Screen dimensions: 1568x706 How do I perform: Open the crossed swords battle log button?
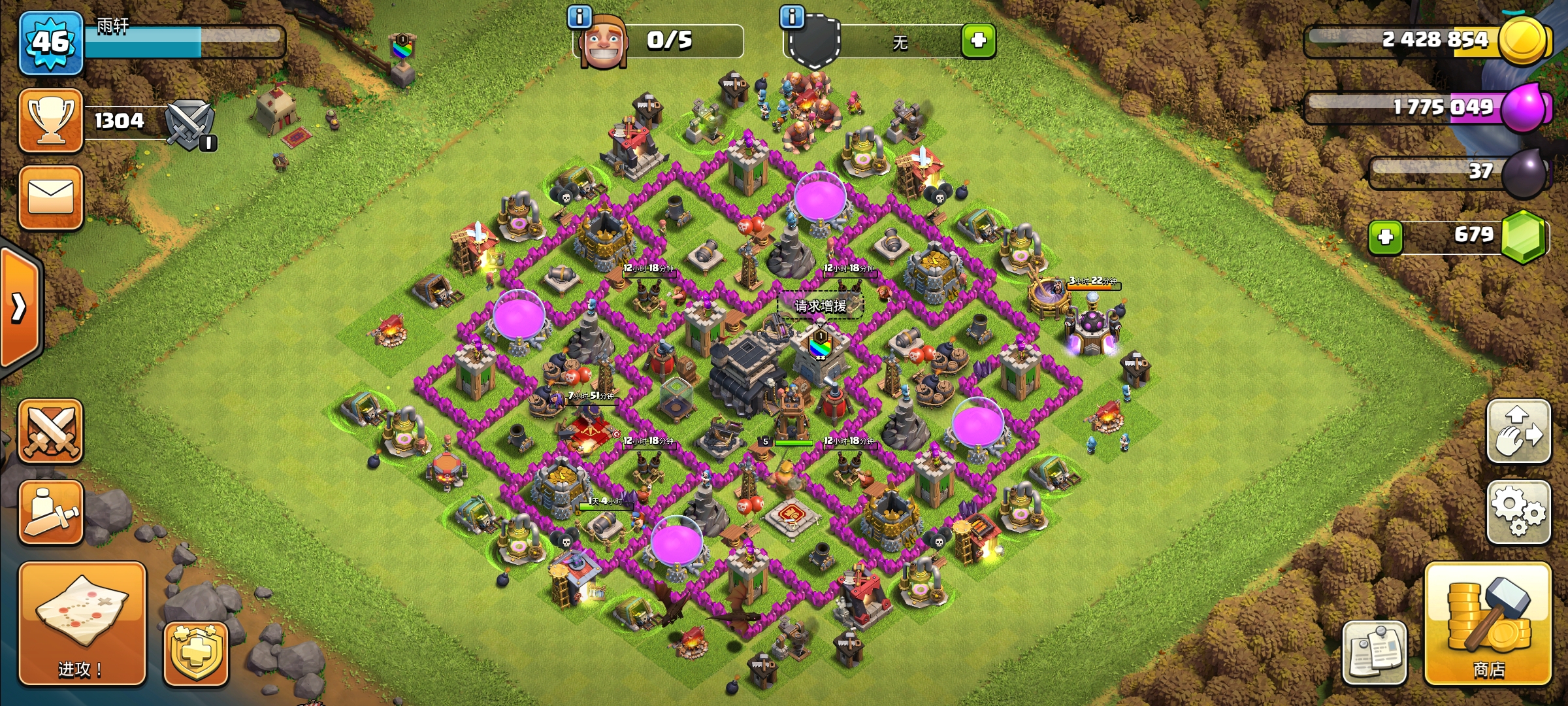click(x=51, y=431)
